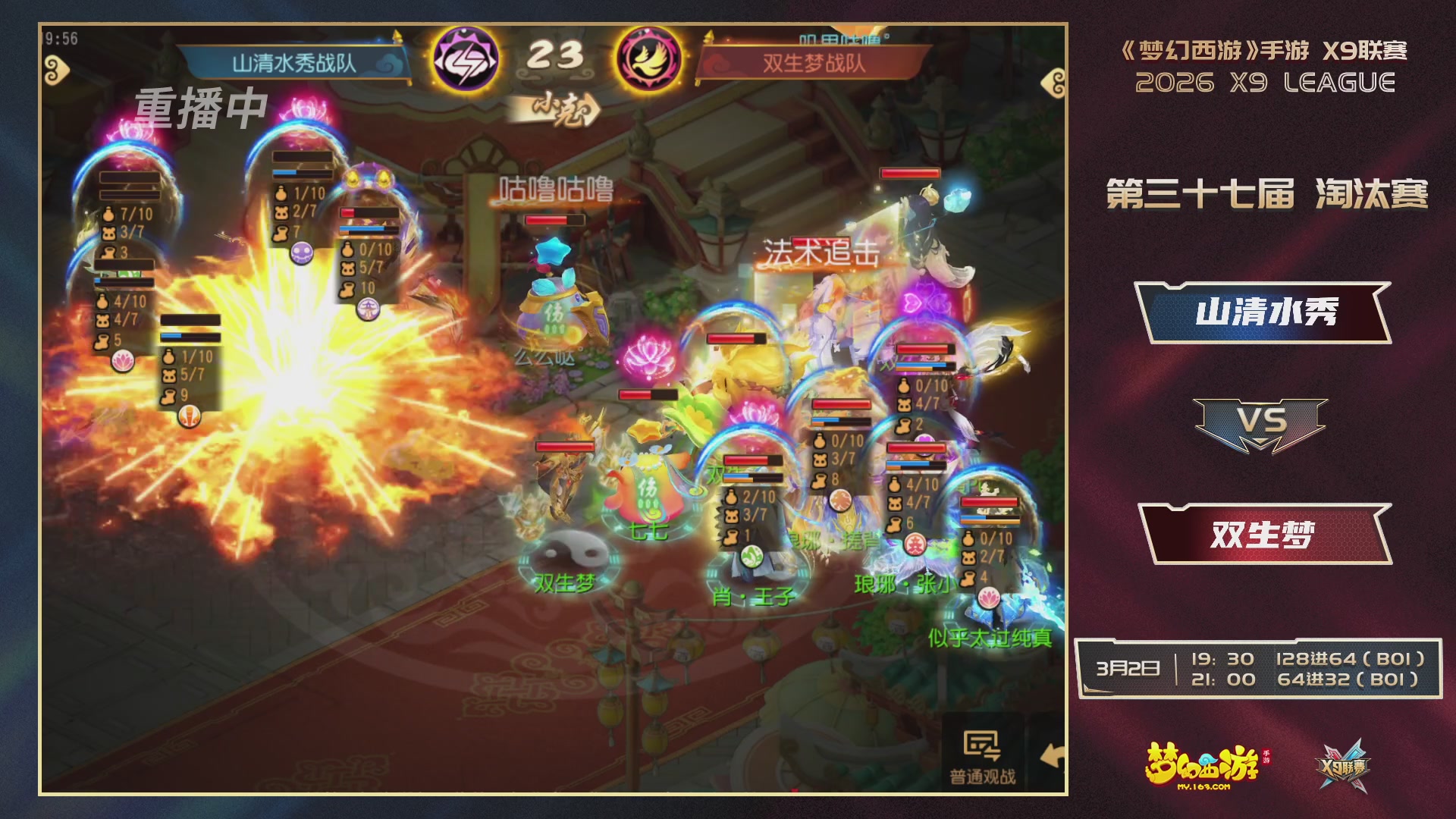Click the orange flame buff icon
Viewport: 1456px width, 819px height.
pyautogui.click(x=190, y=416)
